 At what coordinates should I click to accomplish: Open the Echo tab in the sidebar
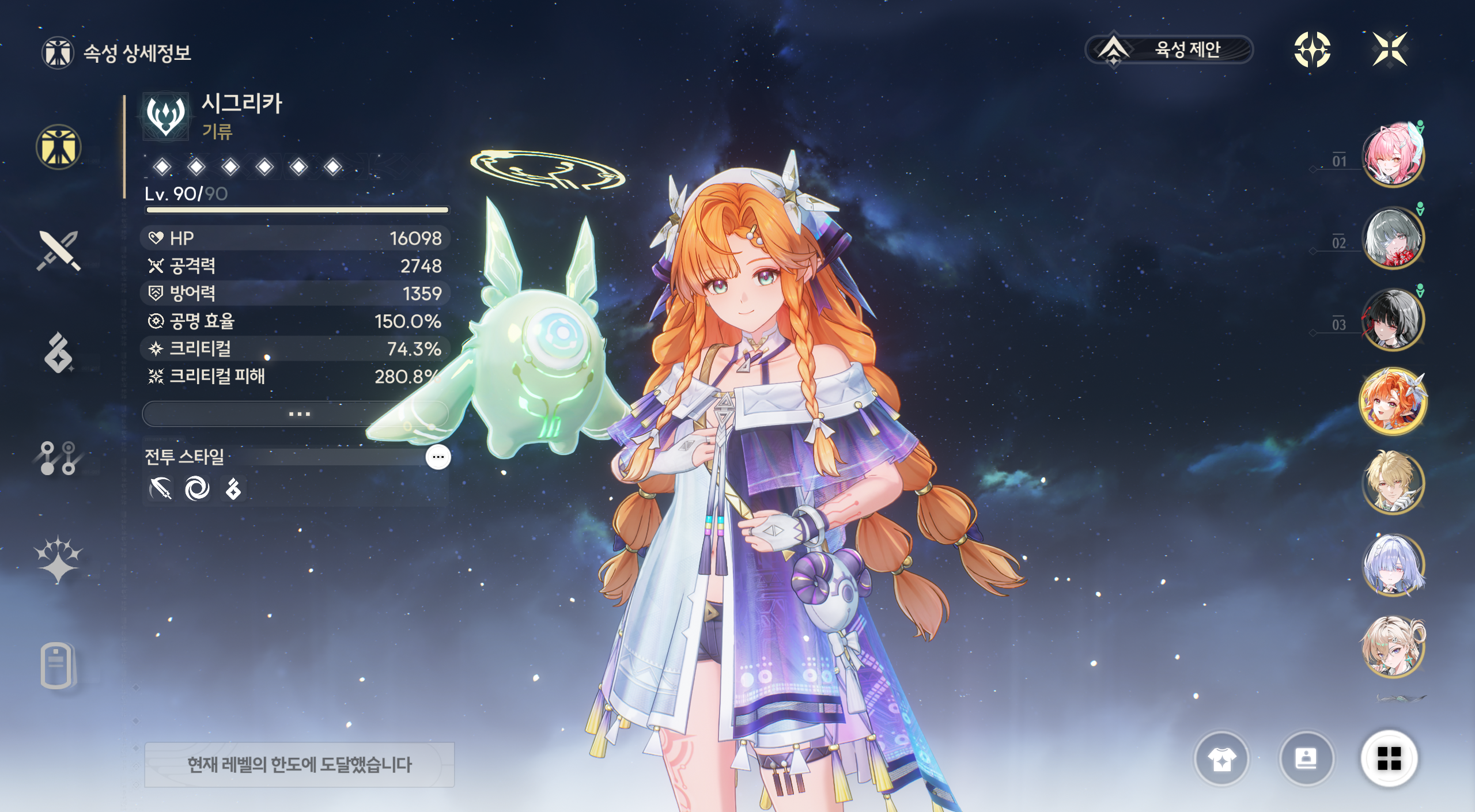(x=58, y=352)
